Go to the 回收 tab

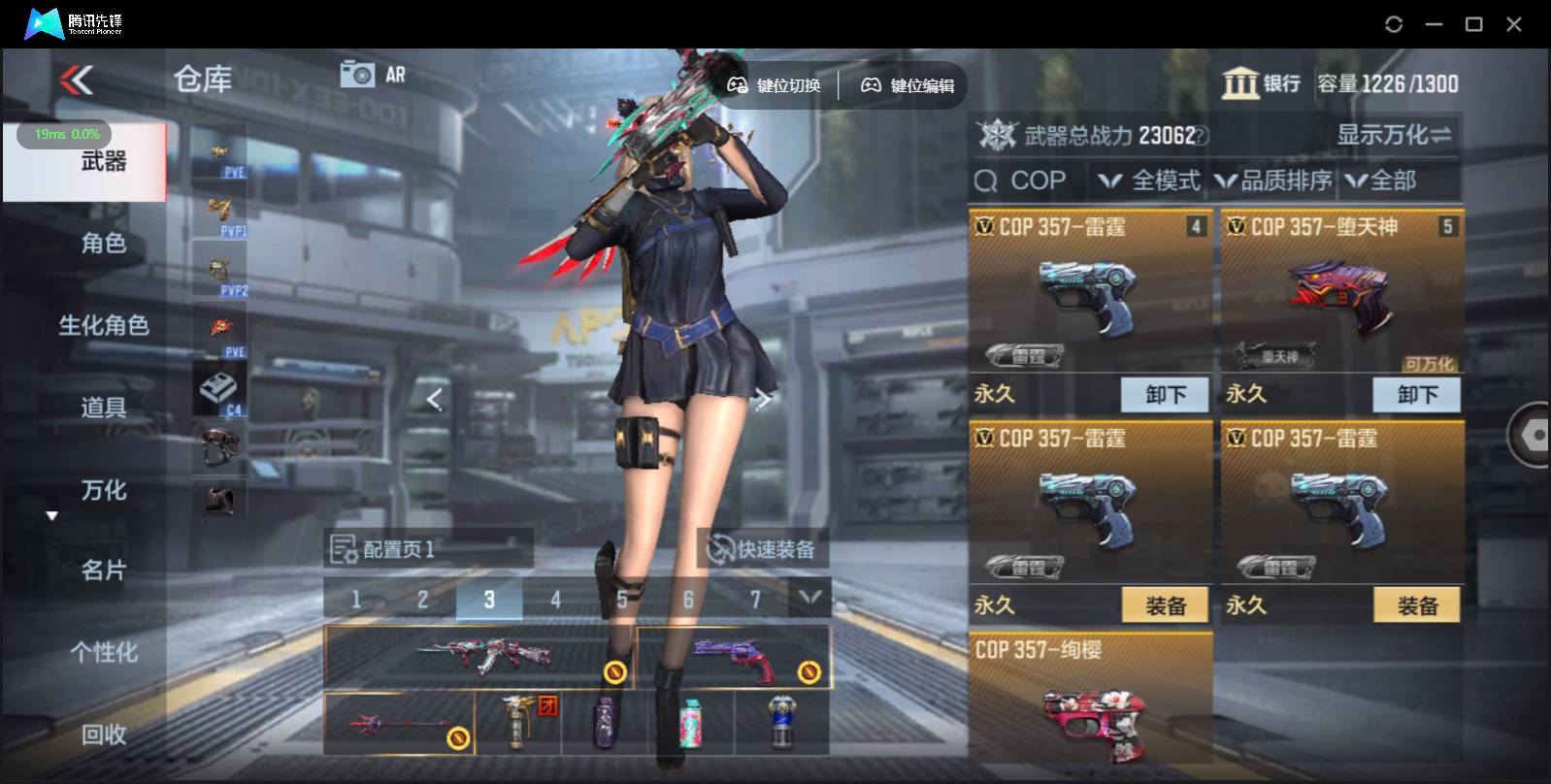click(x=103, y=735)
